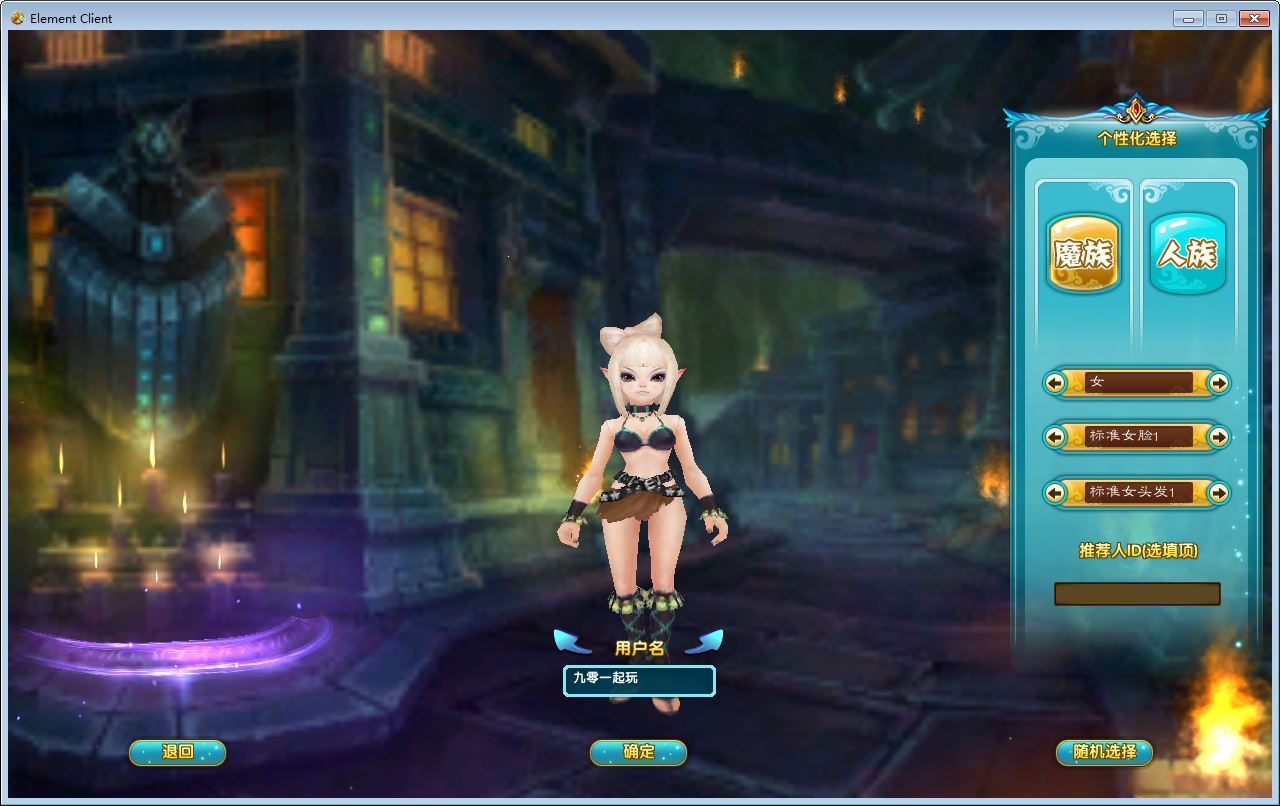Switch to previous face from 标准女脸1
This screenshot has height=806, width=1280.
1055,437
